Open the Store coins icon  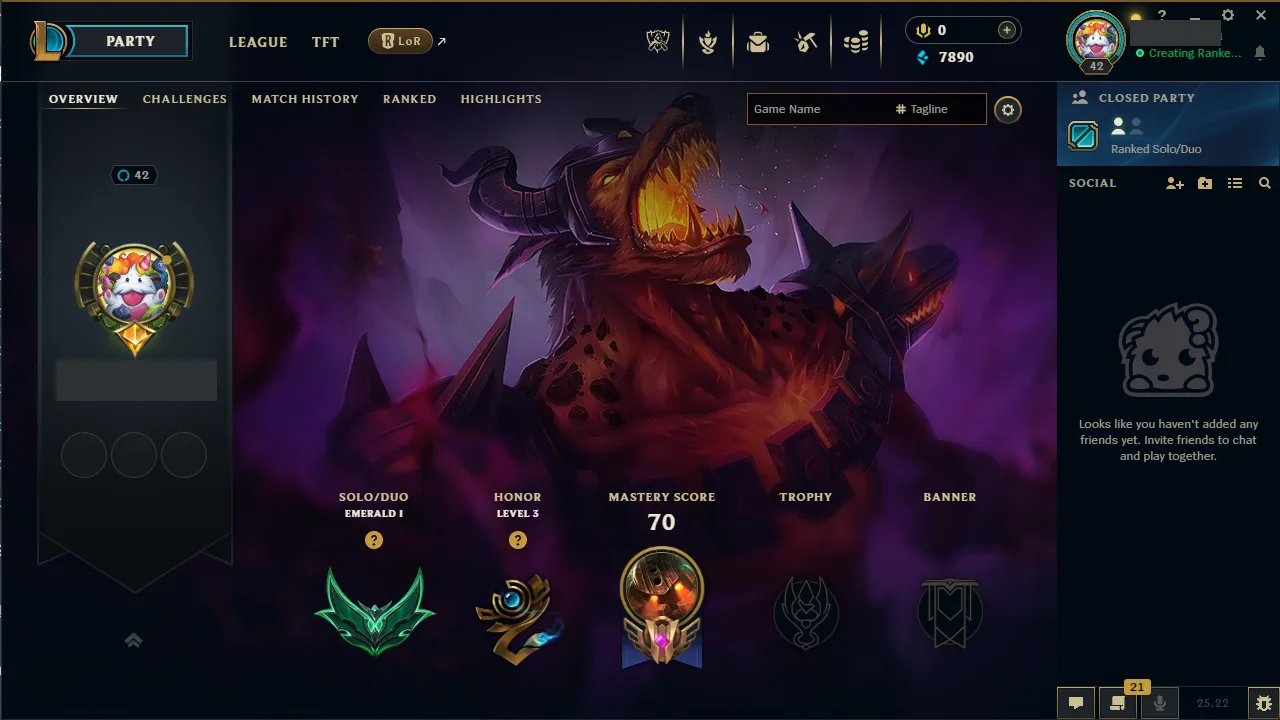pos(855,42)
